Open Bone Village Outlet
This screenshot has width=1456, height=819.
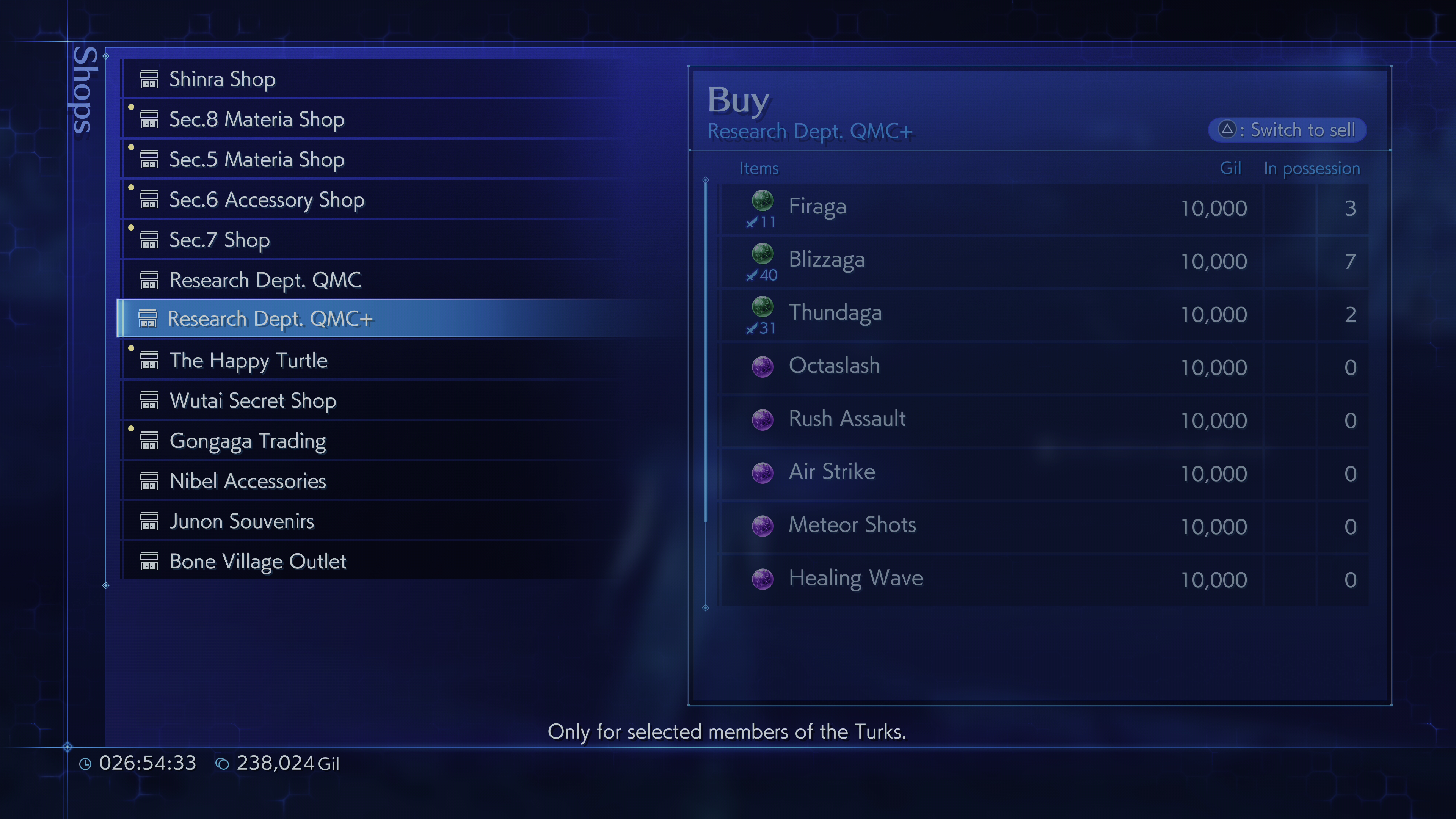click(x=258, y=561)
